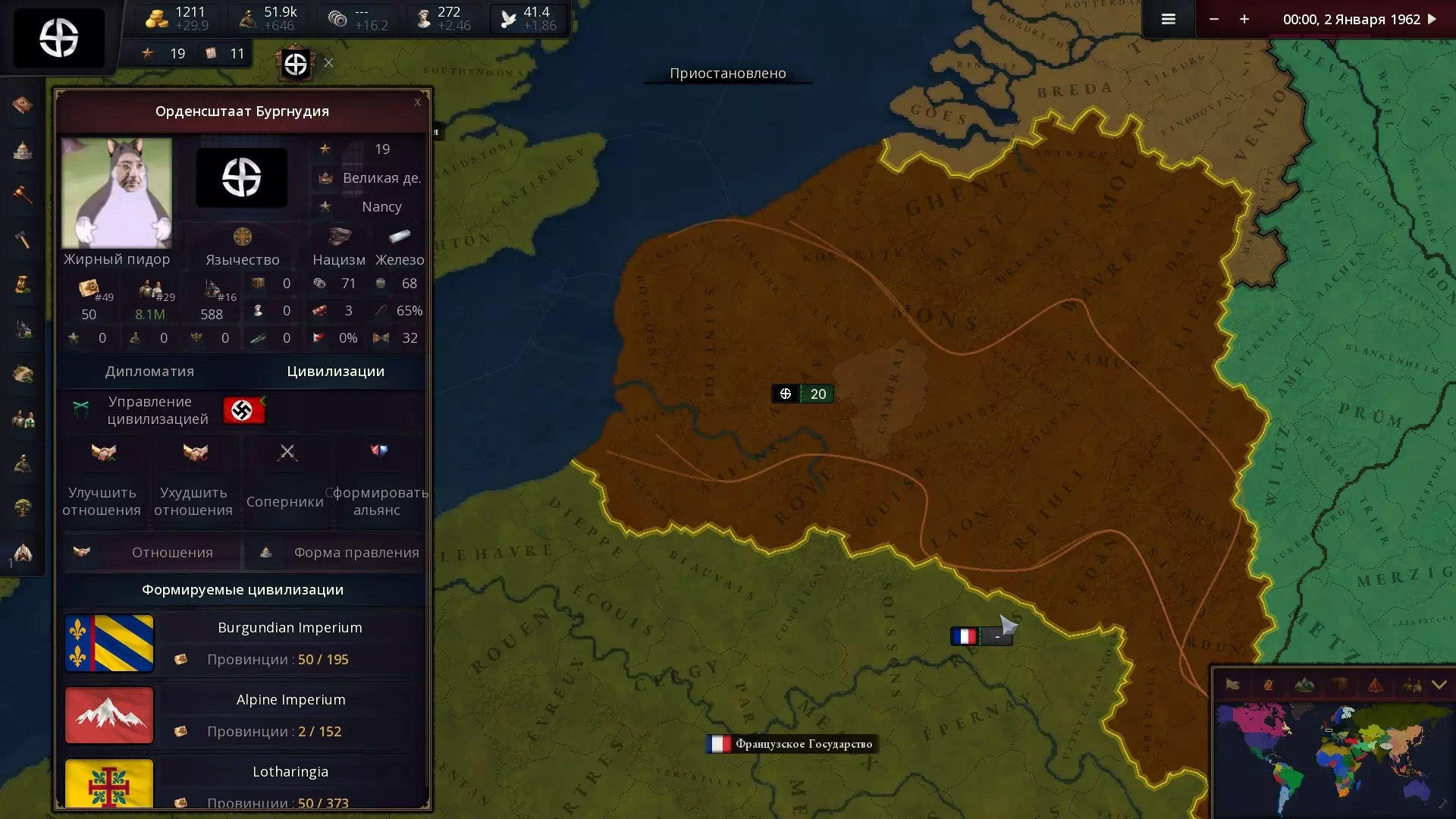Image resolution: width=1456 pixels, height=819 pixels.
Task: Select Сформировать альянс action
Action: point(378,453)
